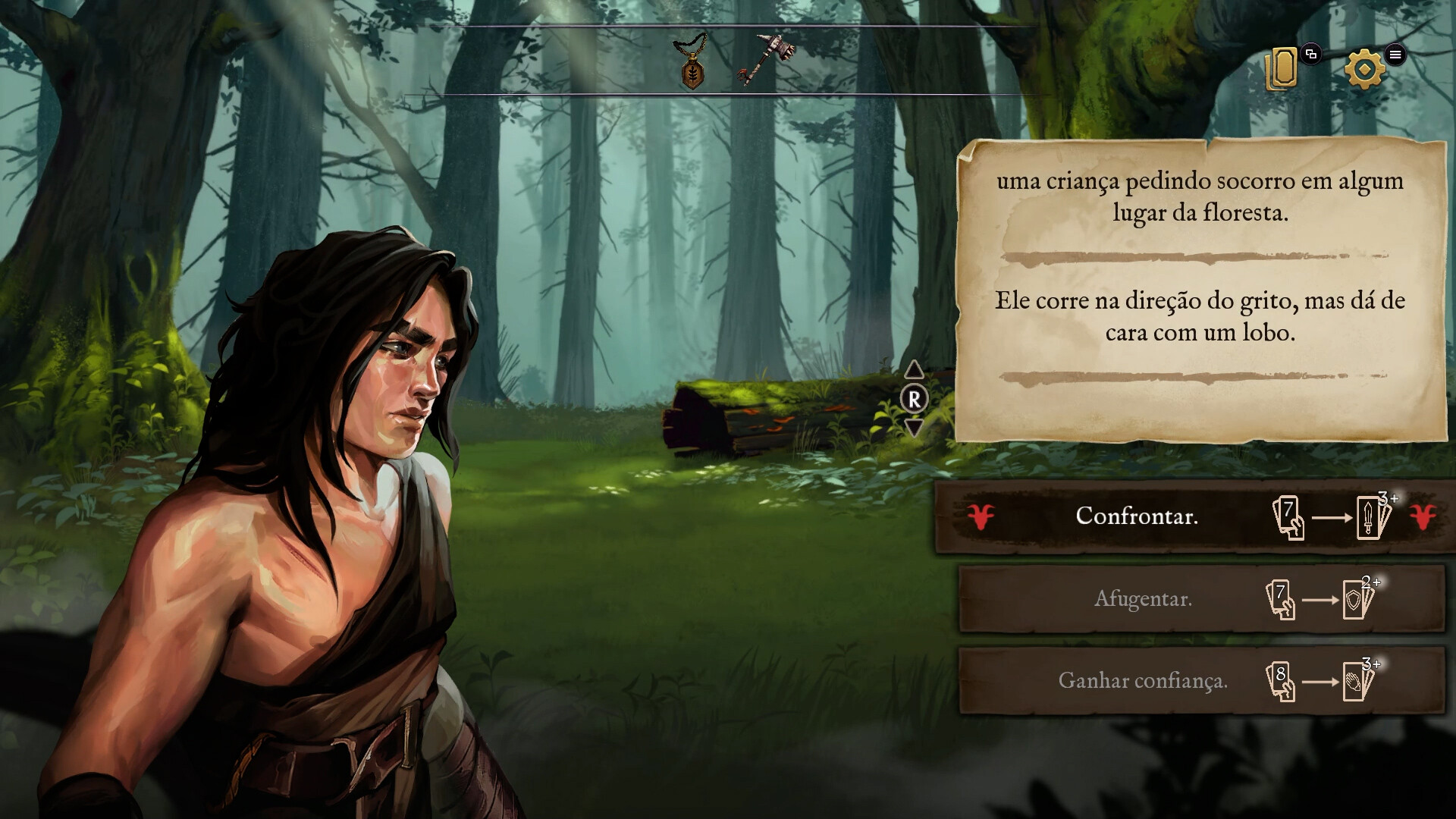Click the red ram sigil beside Confrontar
Viewport: 1456px width, 819px height.
[978, 516]
